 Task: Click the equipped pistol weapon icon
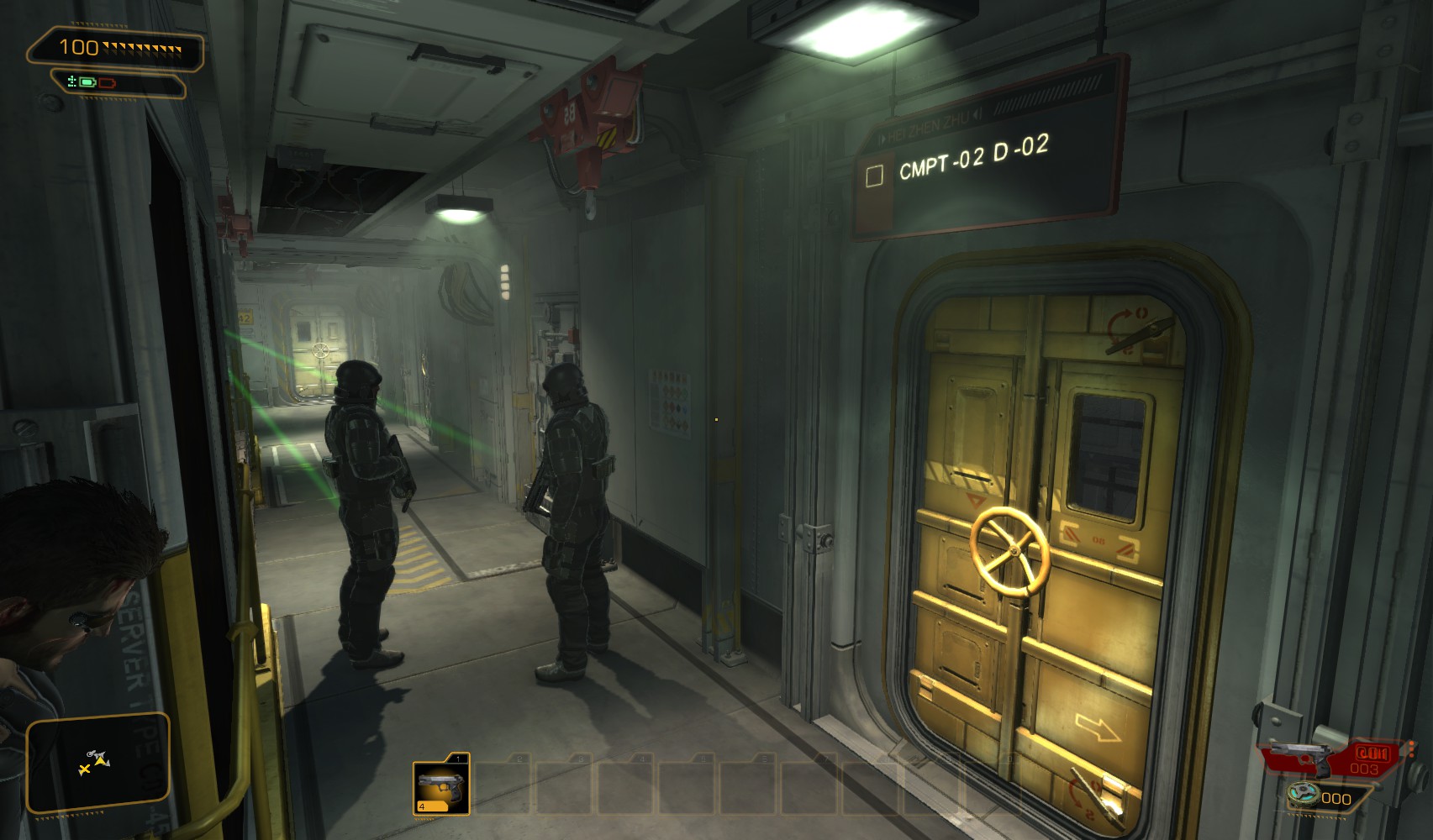[1298, 755]
